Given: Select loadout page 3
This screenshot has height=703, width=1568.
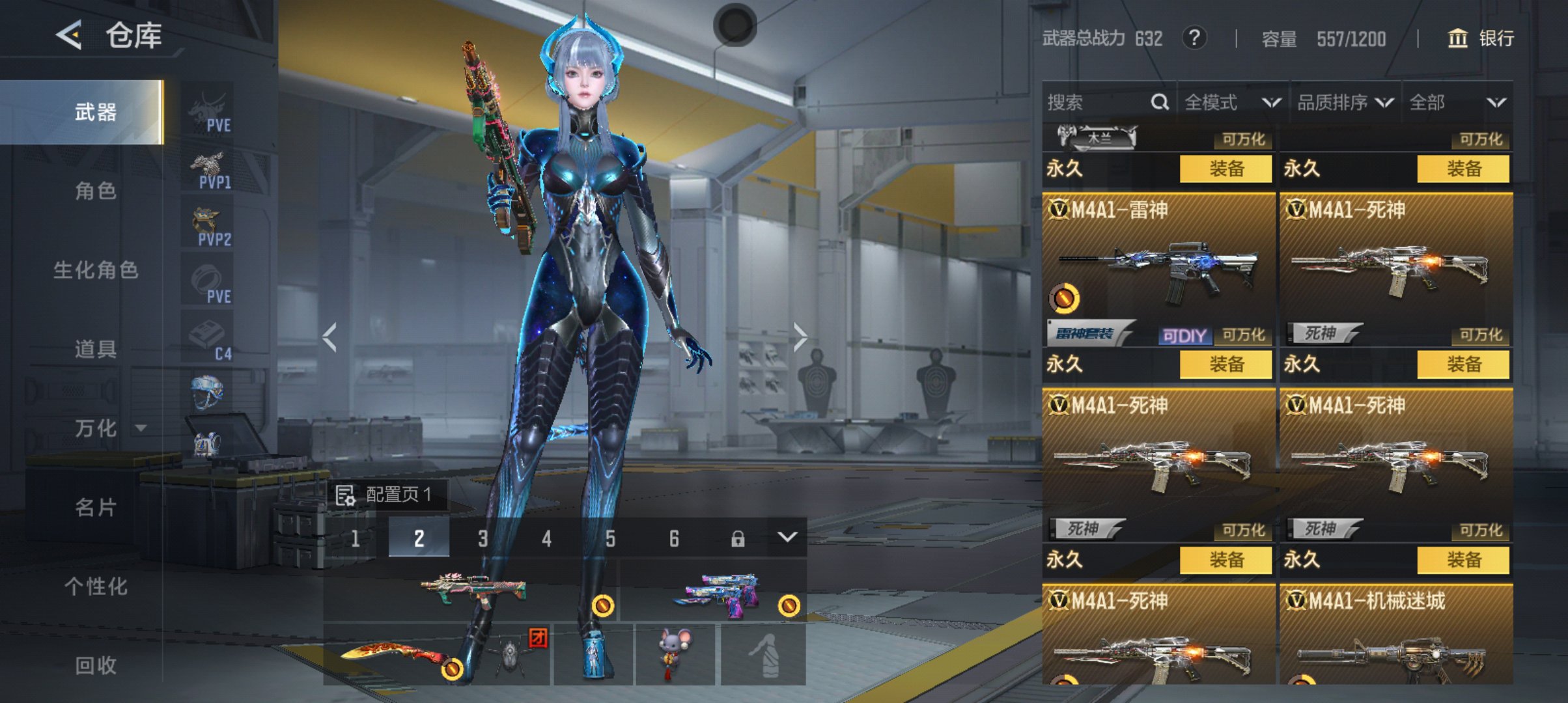Looking at the screenshot, I should [483, 538].
